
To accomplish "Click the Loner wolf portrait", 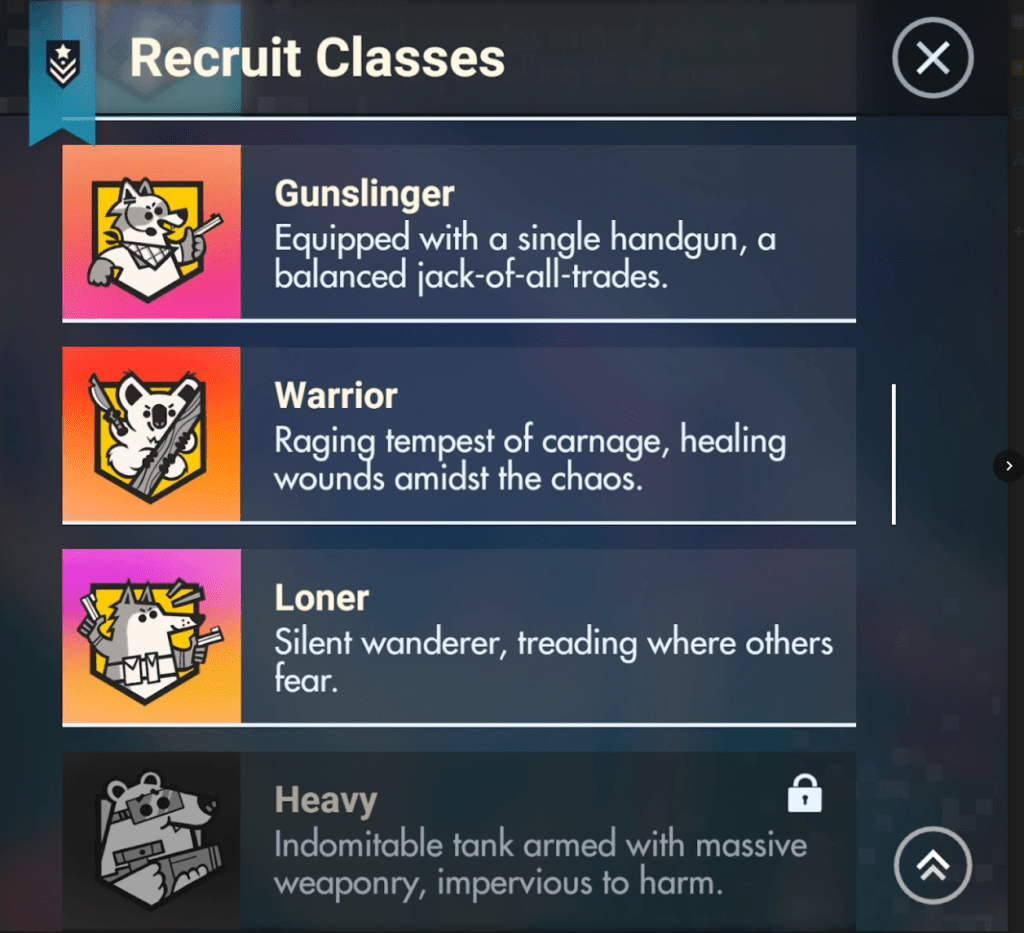I will [151, 637].
